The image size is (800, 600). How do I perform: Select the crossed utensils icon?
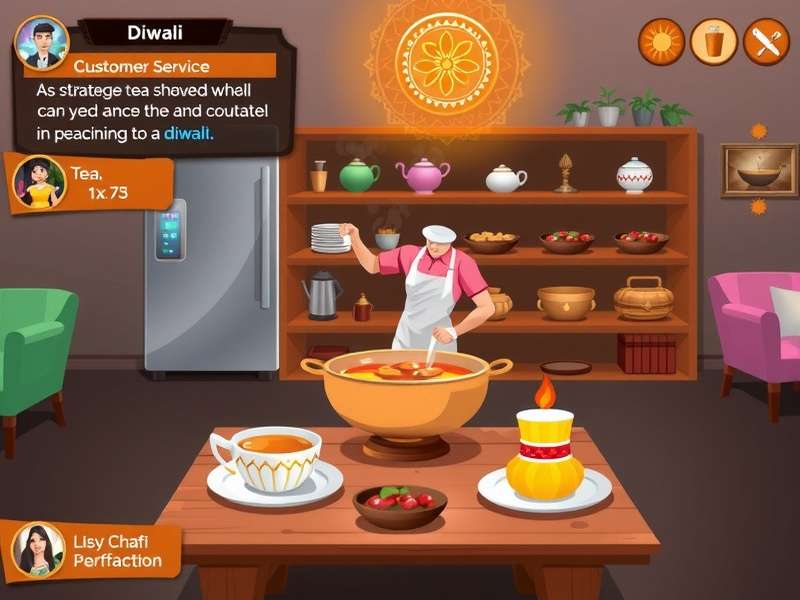pyautogui.click(x=766, y=42)
